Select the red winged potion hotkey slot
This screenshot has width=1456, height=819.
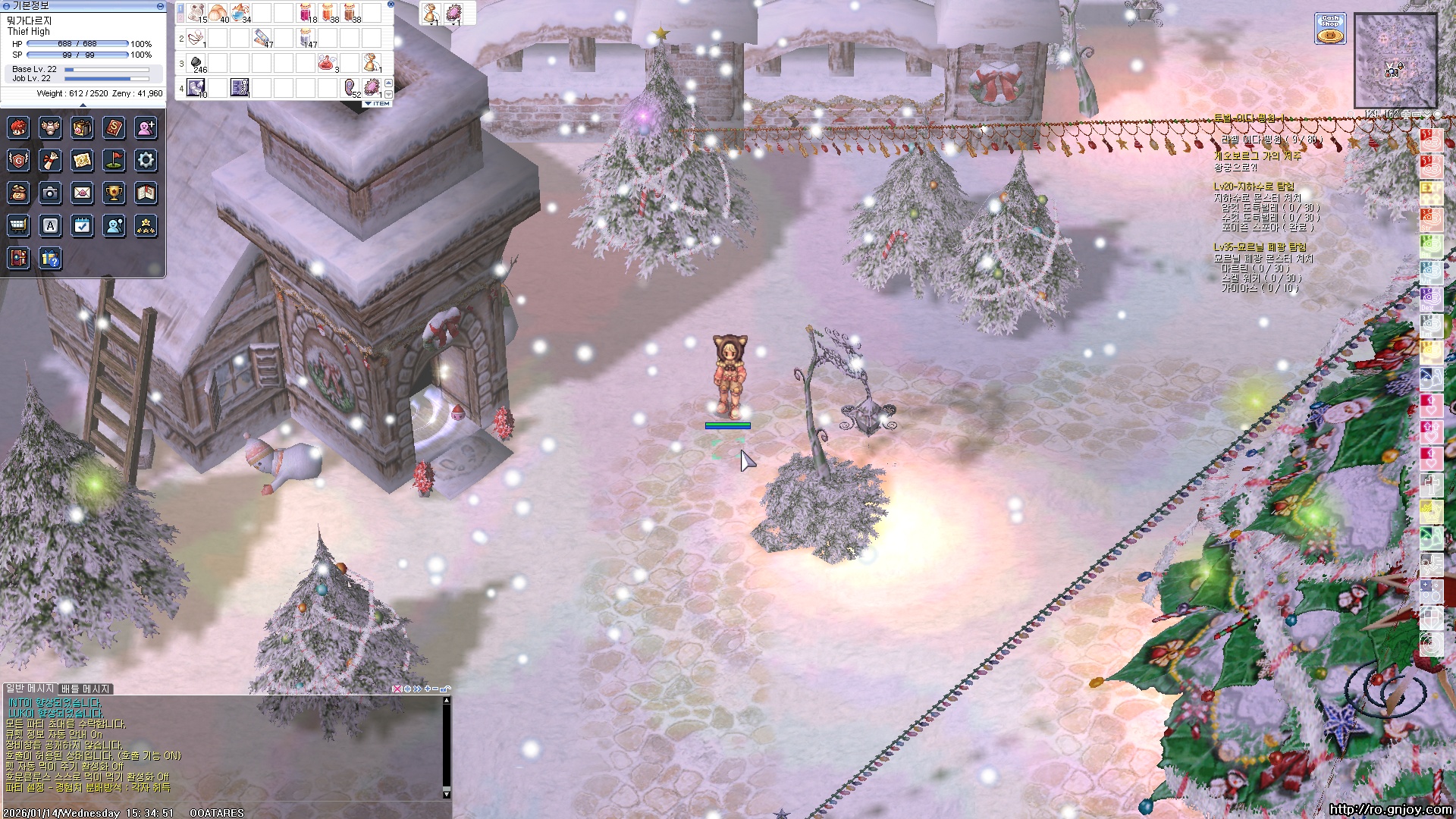328,62
